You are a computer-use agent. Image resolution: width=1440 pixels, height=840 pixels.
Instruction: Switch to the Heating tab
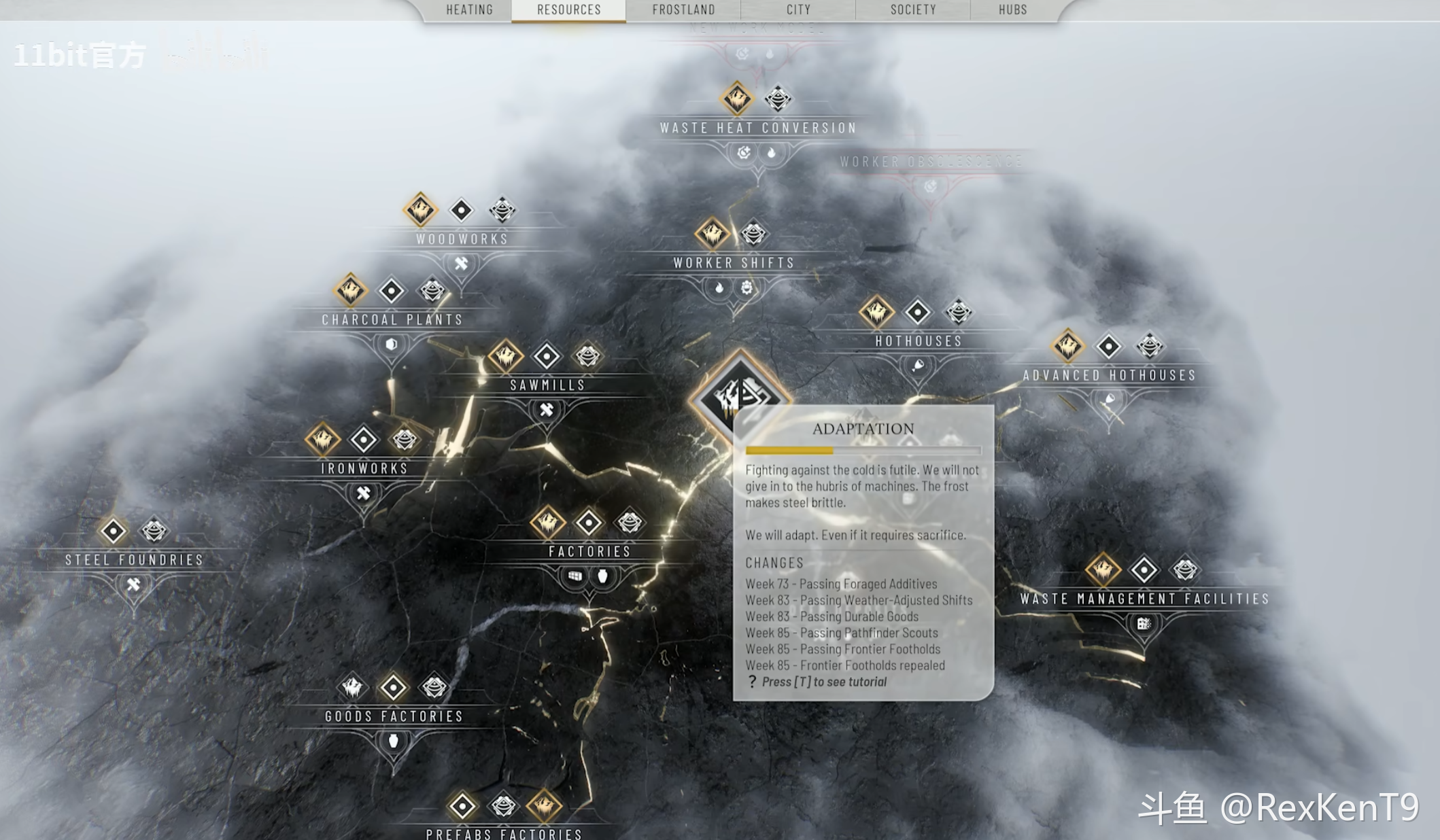(469, 10)
